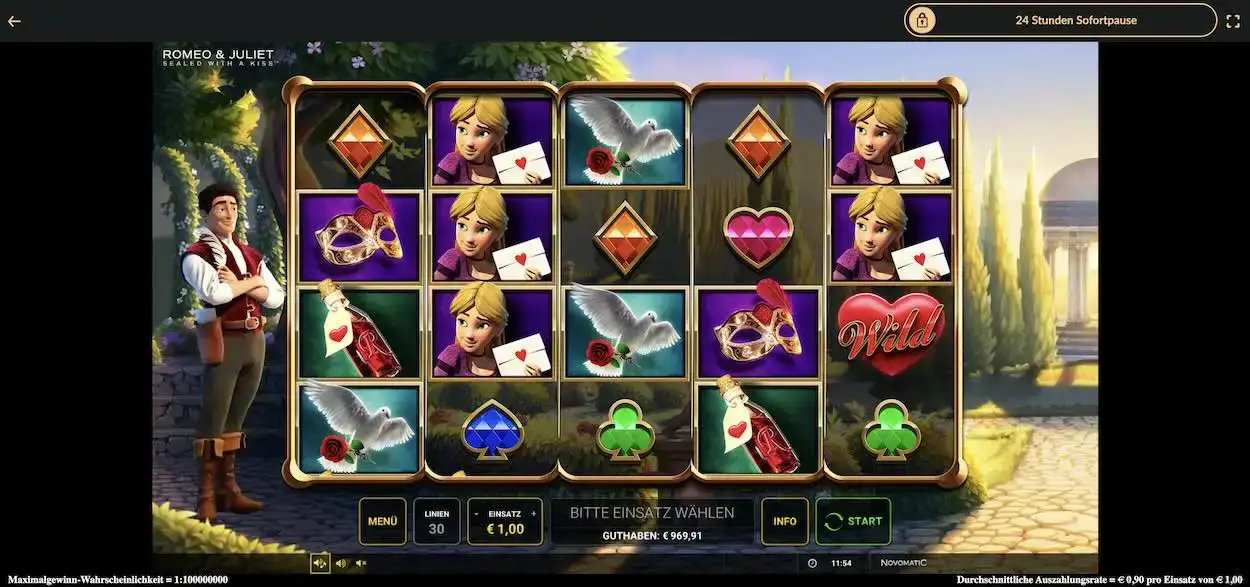Select the full-volume sound icon
The width and height of the screenshot is (1250, 587).
pyautogui.click(x=320, y=563)
